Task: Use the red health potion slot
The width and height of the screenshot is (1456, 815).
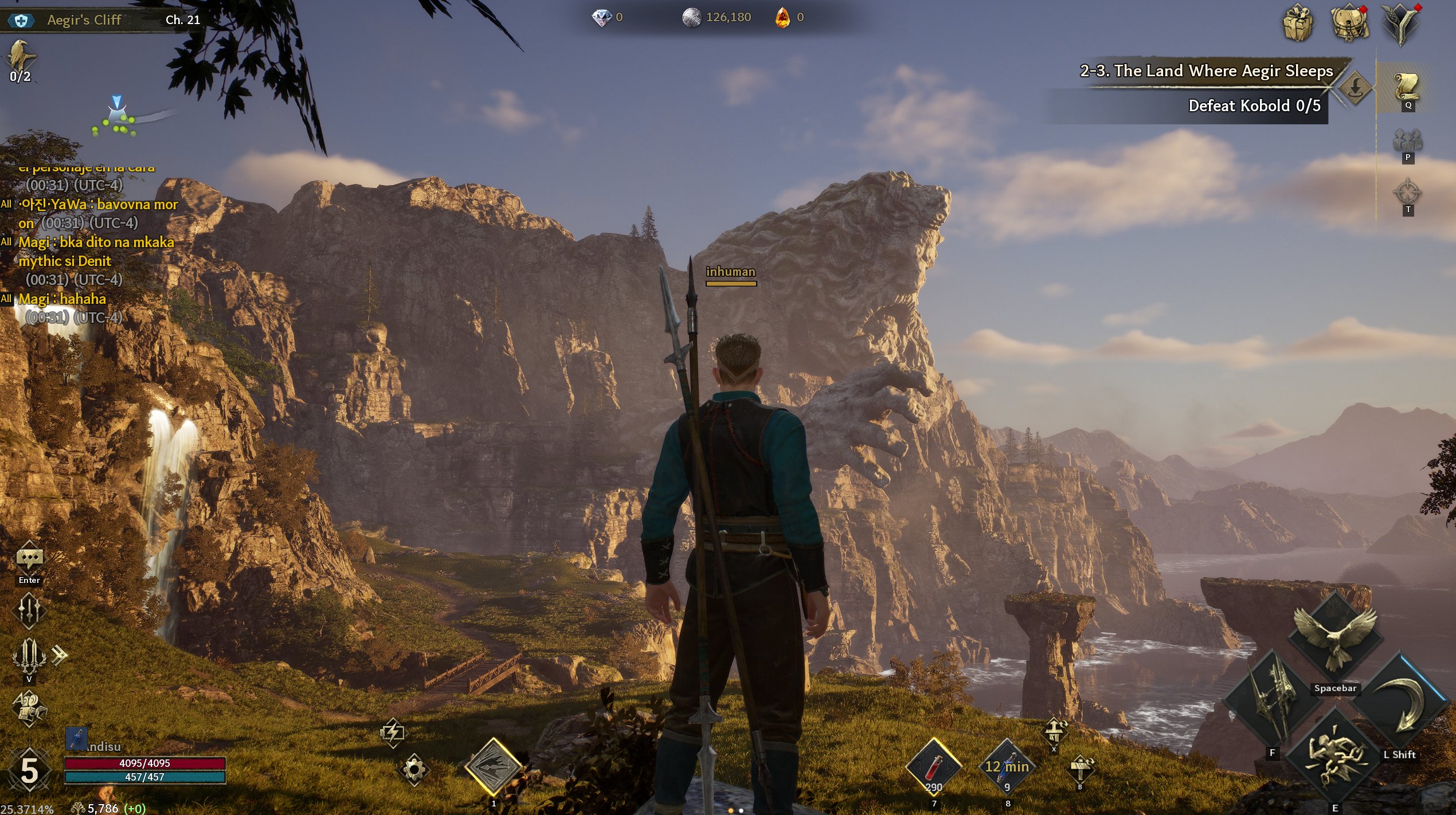Action: point(933,767)
